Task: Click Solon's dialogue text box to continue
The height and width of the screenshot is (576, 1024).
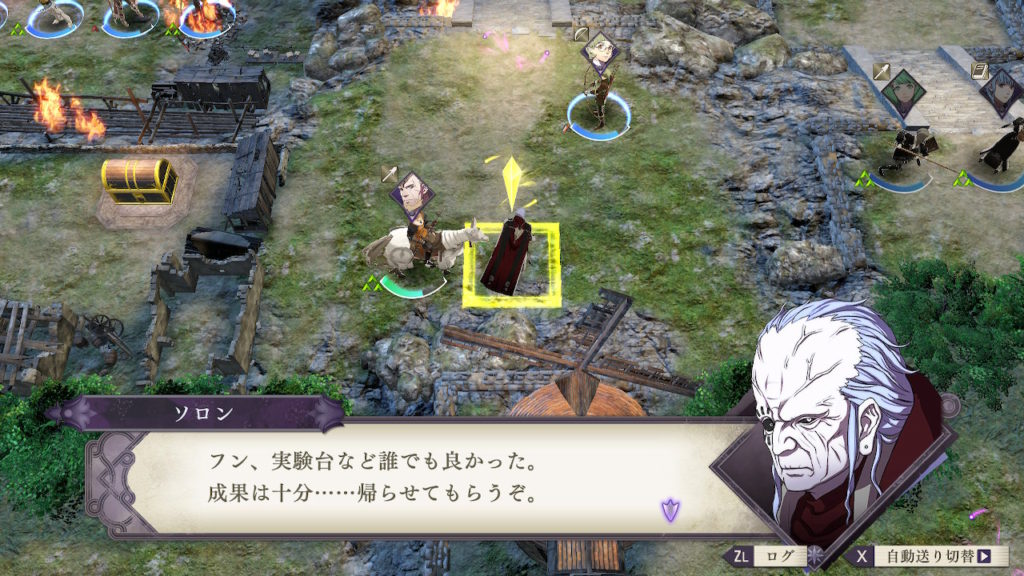Action: [420, 480]
